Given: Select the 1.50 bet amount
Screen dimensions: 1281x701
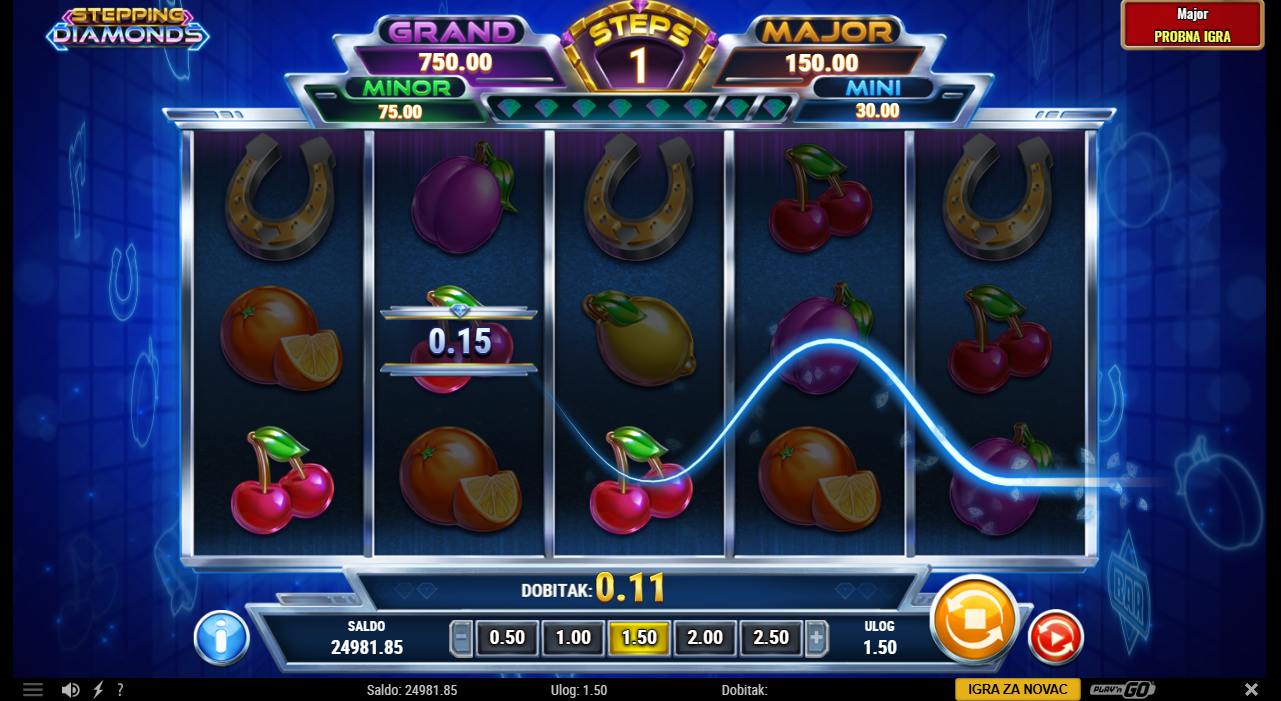Looking at the screenshot, I should 639,638.
